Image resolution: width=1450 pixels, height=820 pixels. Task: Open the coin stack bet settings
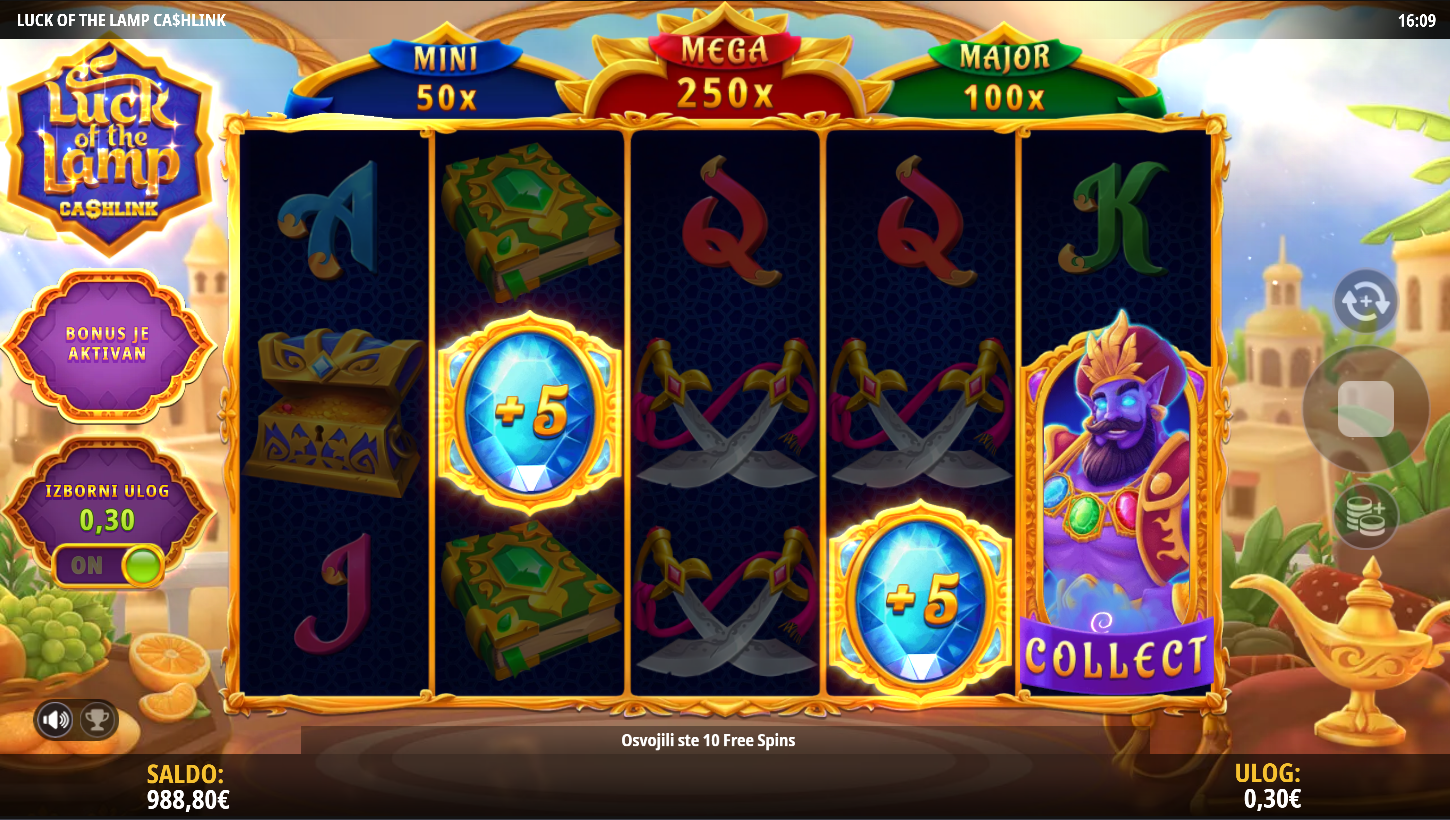(x=1365, y=516)
